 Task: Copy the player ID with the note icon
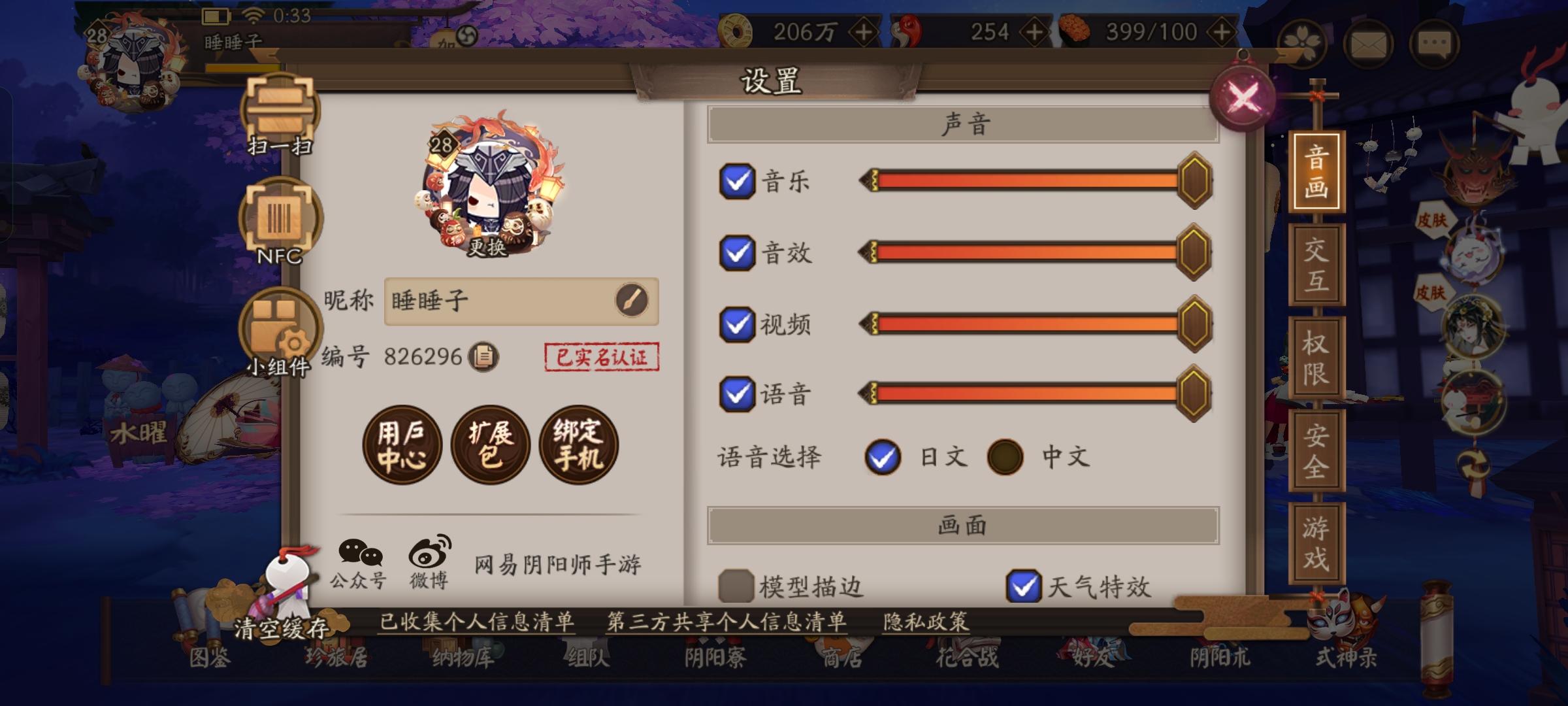pos(482,358)
